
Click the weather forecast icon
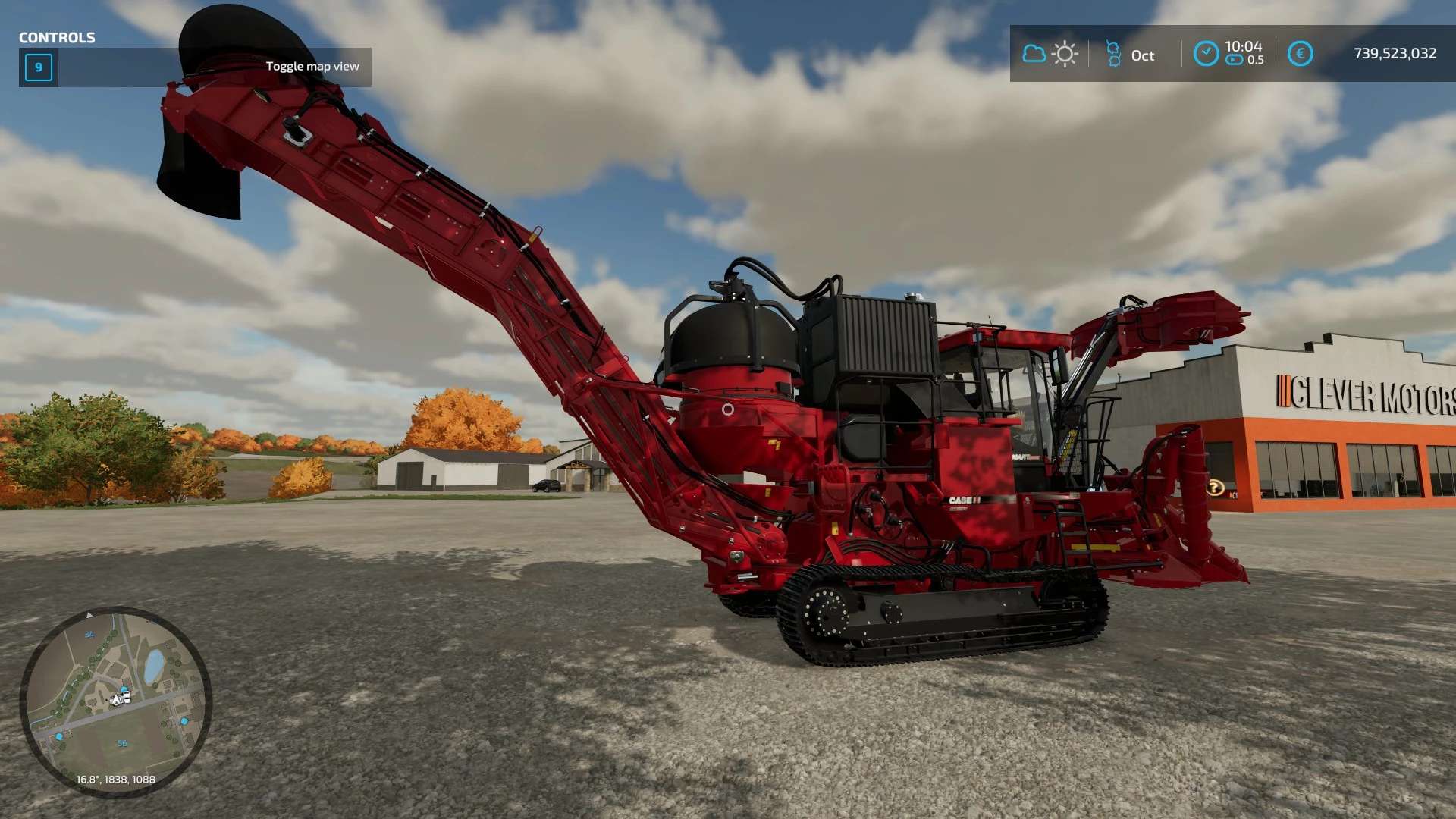1050,54
